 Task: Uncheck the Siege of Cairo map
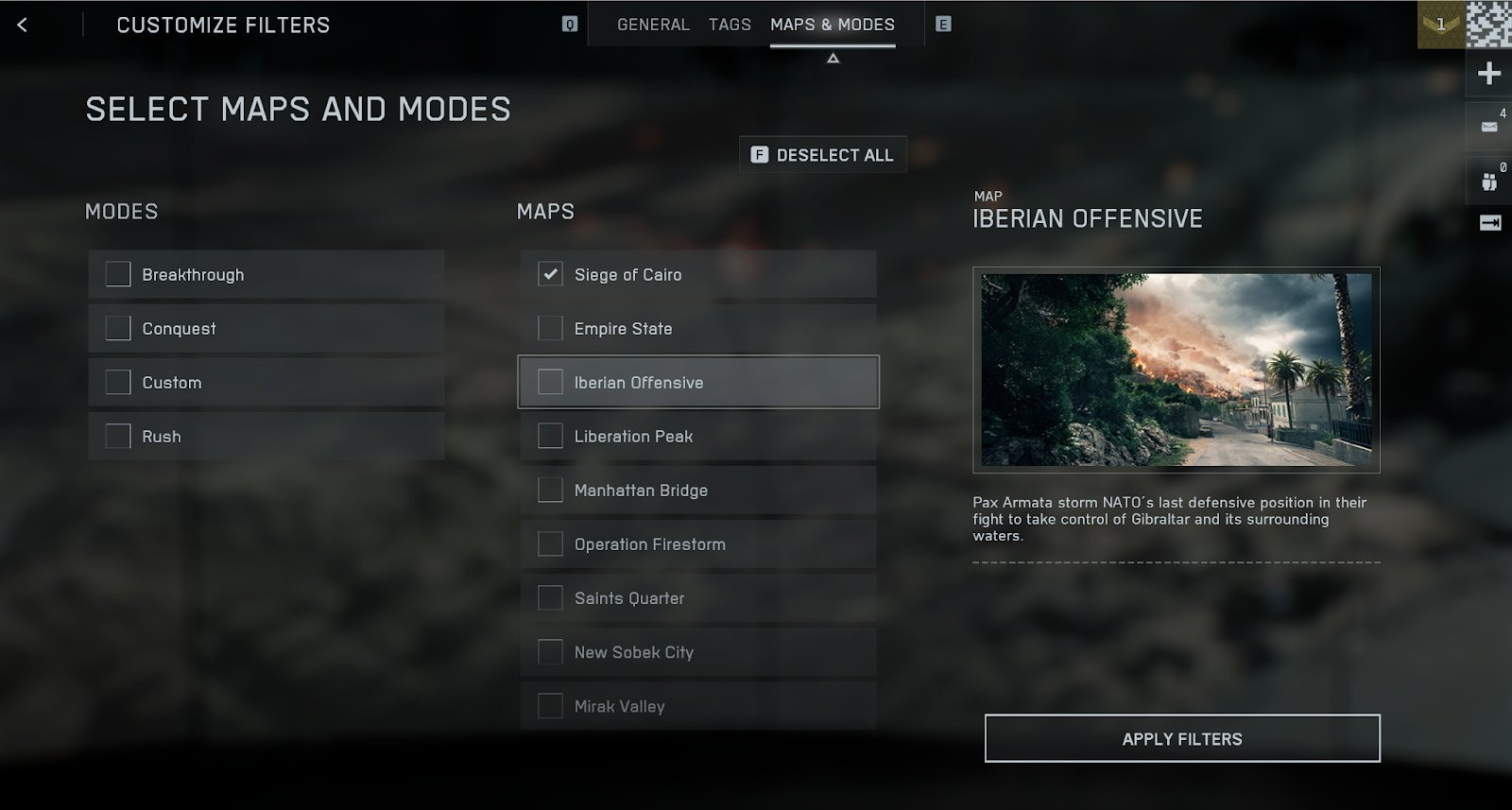point(549,274)
